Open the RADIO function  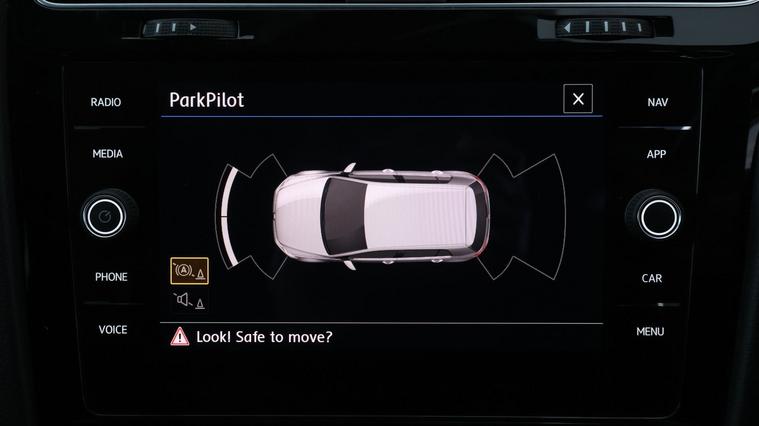(x=106, y=102)
